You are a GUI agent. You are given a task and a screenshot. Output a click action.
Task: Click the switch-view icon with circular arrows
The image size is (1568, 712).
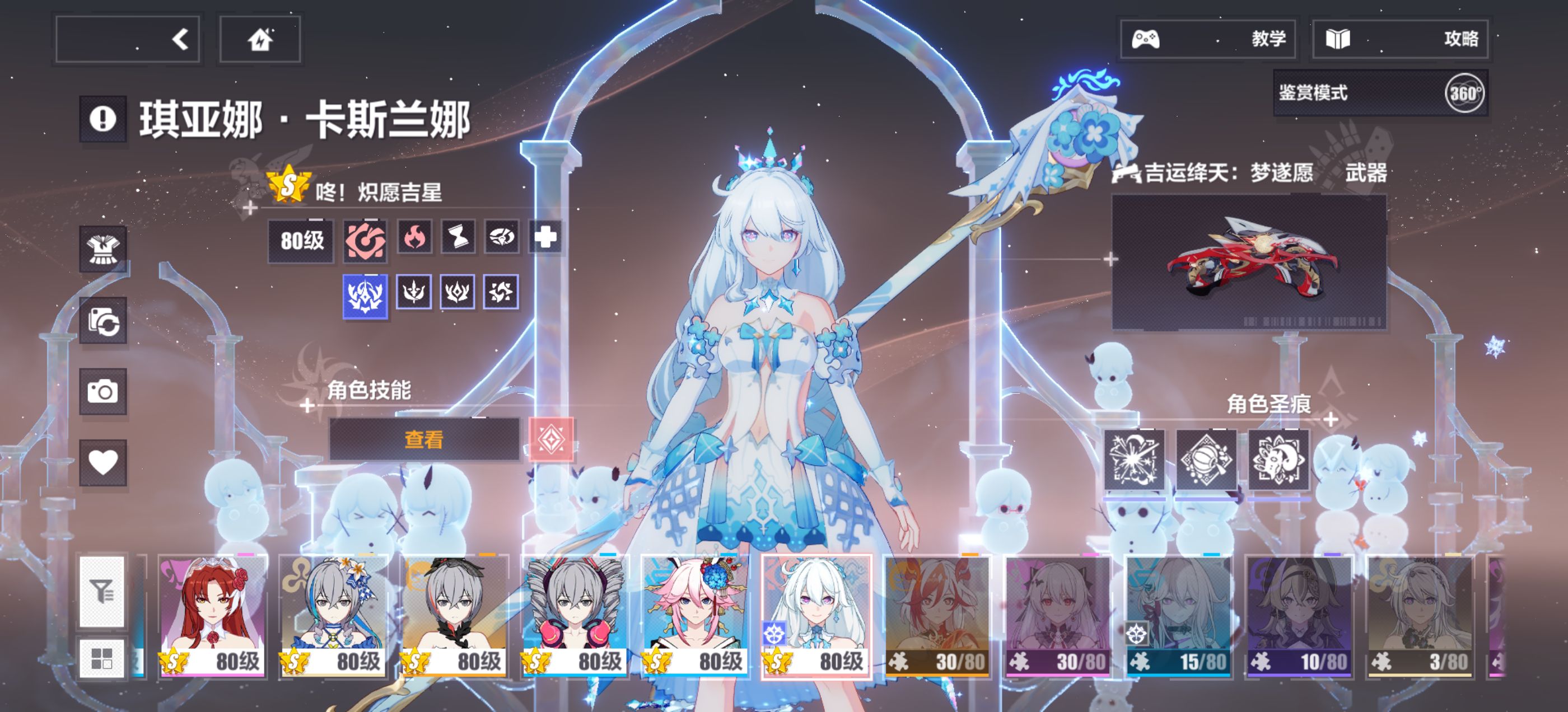[x=103, y=321]
